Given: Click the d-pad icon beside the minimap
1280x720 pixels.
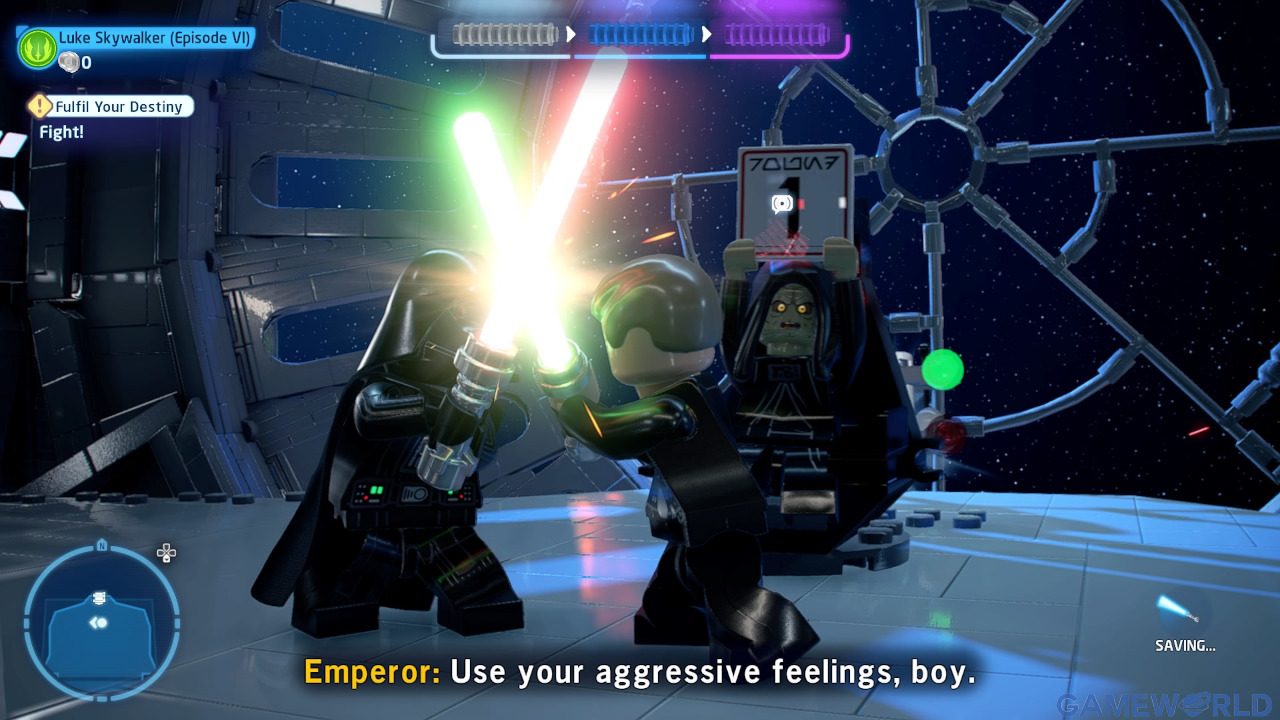Looking at the screenshot, I should click(166, 553).
